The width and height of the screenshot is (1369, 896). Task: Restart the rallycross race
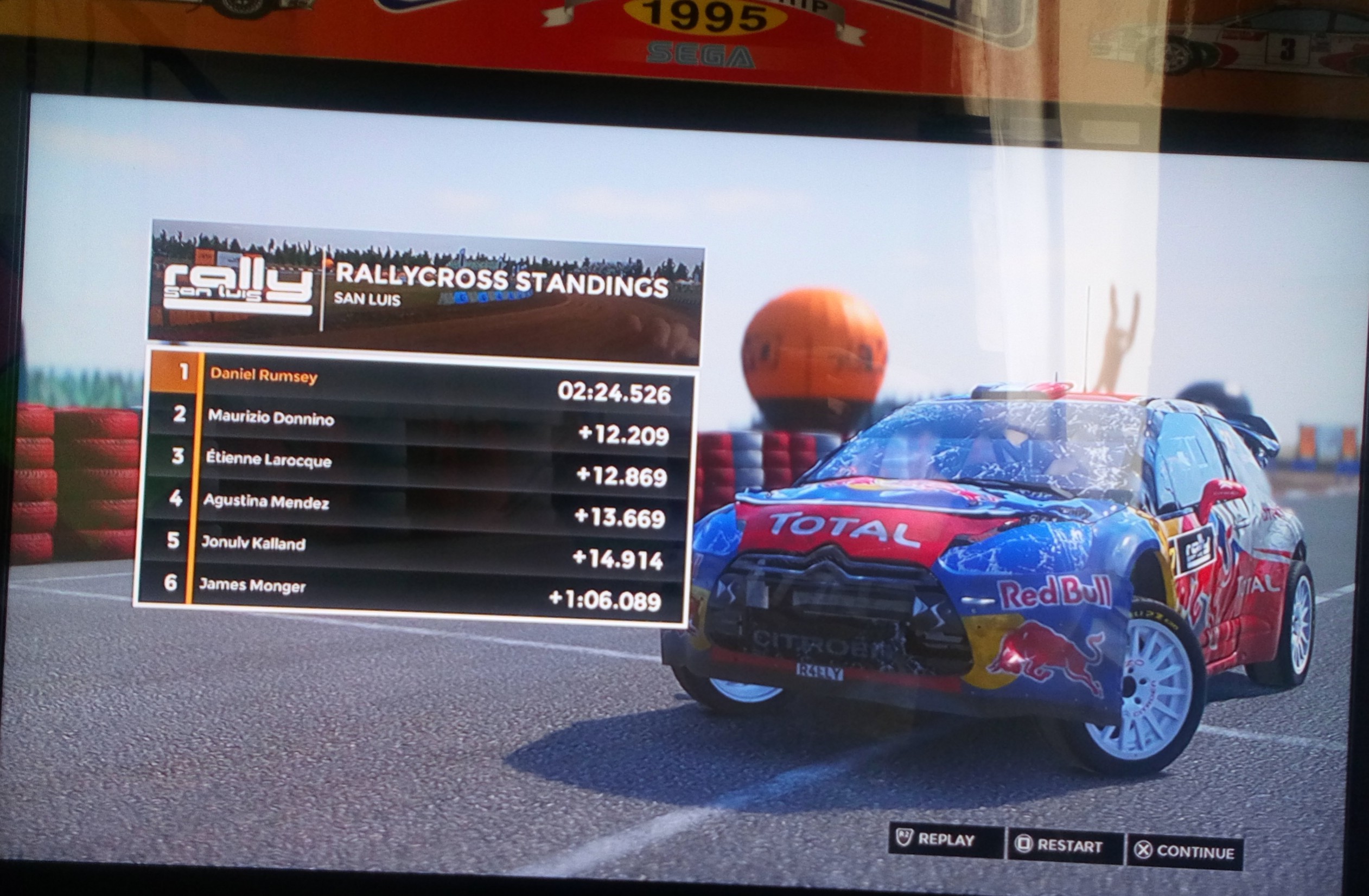pos(1064,846)
